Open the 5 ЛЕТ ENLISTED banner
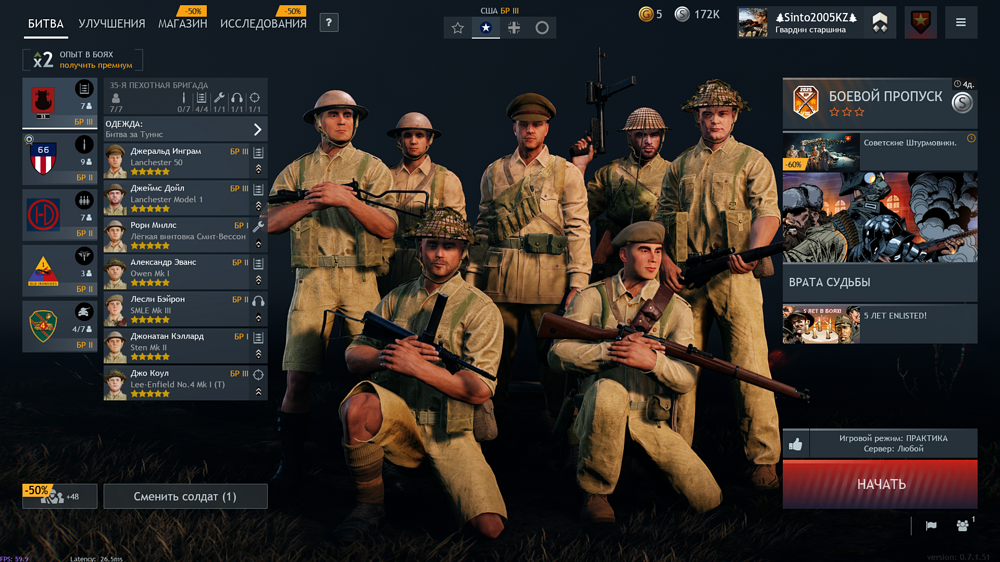 click(879, 324)
